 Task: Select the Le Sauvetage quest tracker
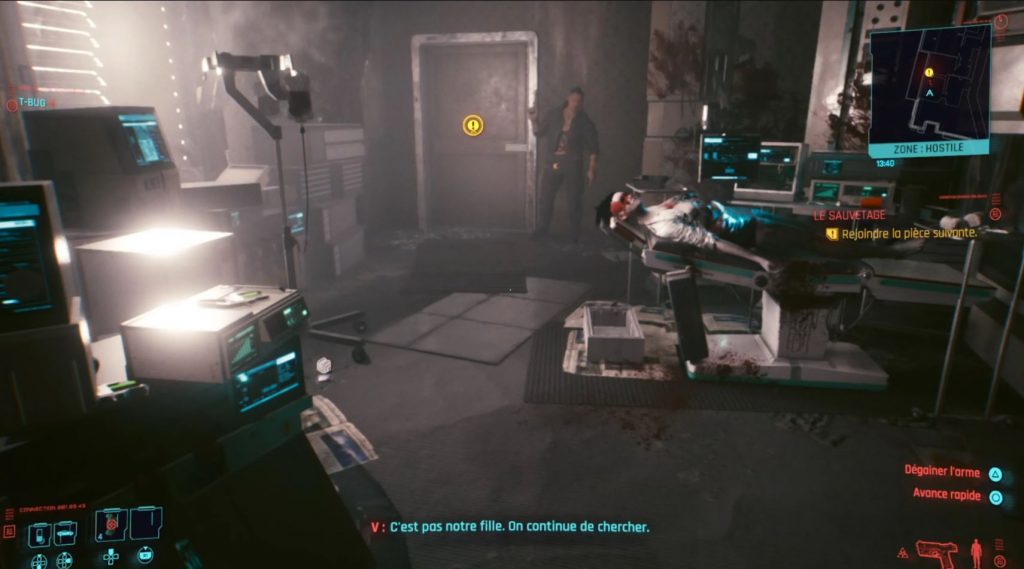(849, 214)
